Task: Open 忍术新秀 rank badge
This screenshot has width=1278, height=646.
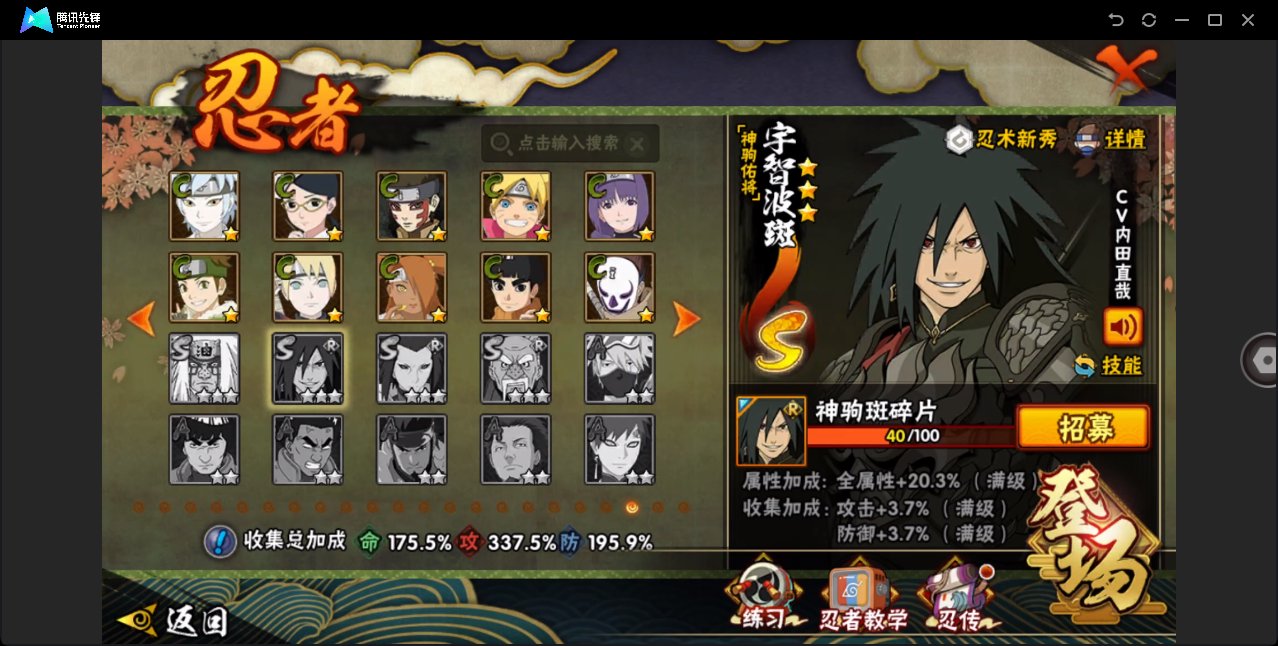Action: [x=1002, y=139]
